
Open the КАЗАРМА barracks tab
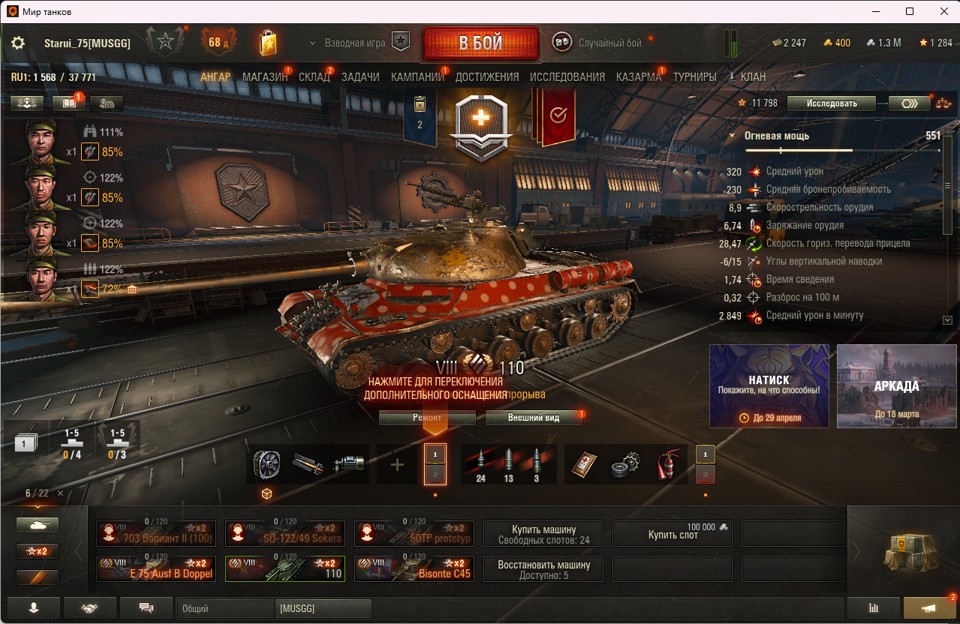tap(638, 77)
